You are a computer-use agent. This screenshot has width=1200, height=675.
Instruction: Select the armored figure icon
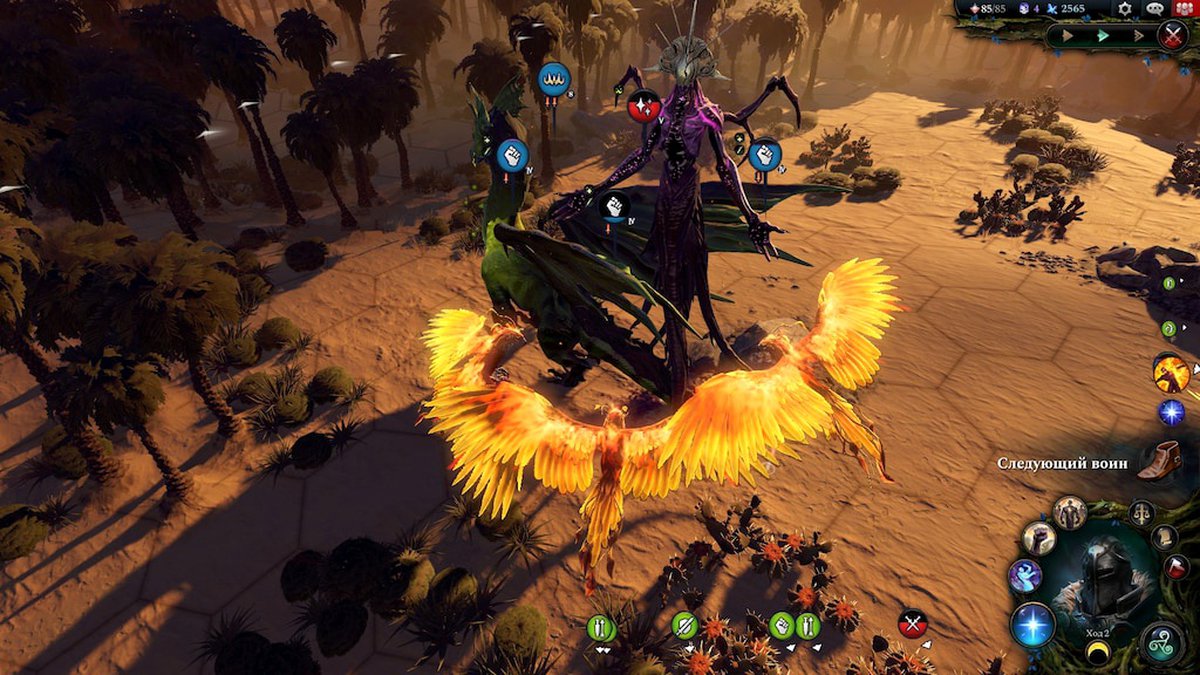point(1069,512)
